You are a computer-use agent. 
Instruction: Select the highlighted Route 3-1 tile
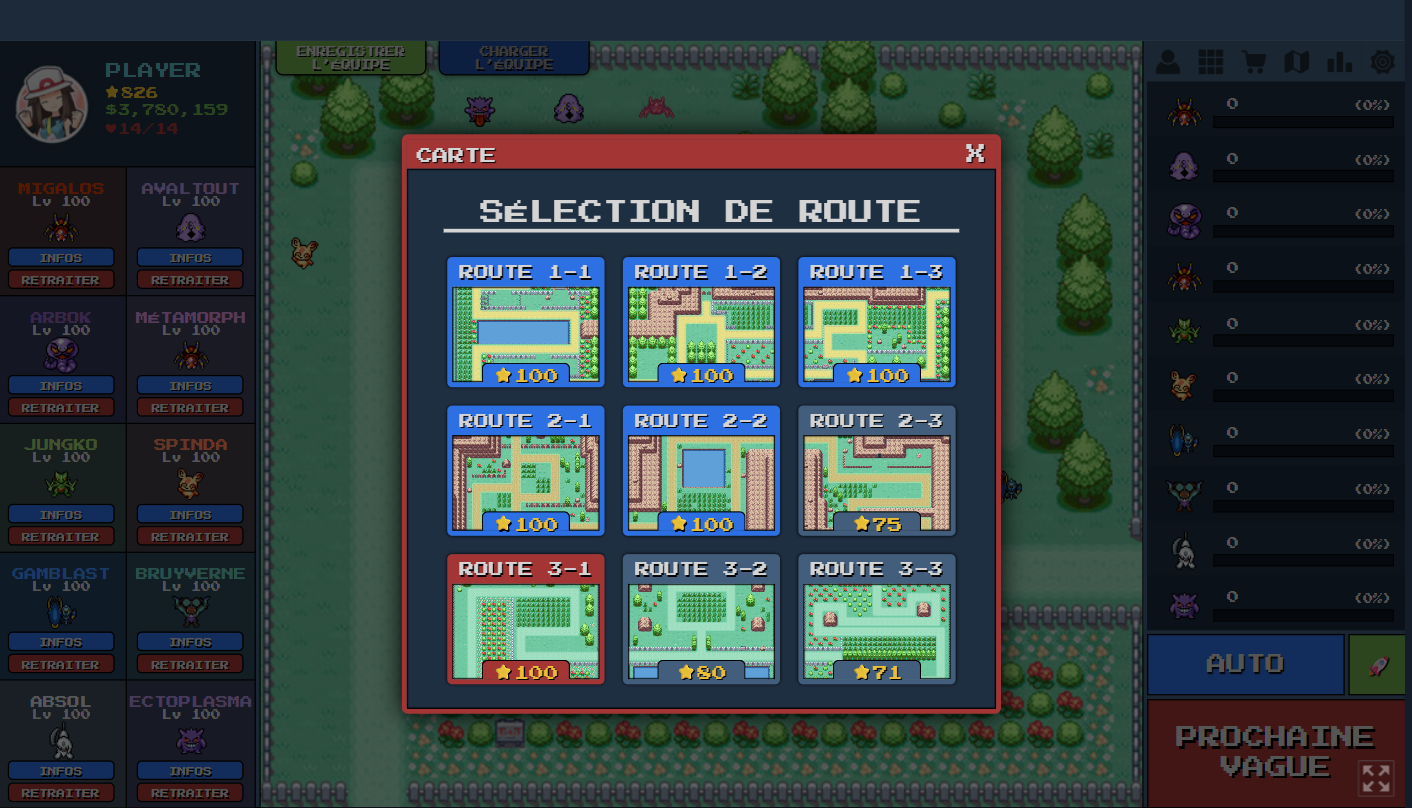click(525, 620)
